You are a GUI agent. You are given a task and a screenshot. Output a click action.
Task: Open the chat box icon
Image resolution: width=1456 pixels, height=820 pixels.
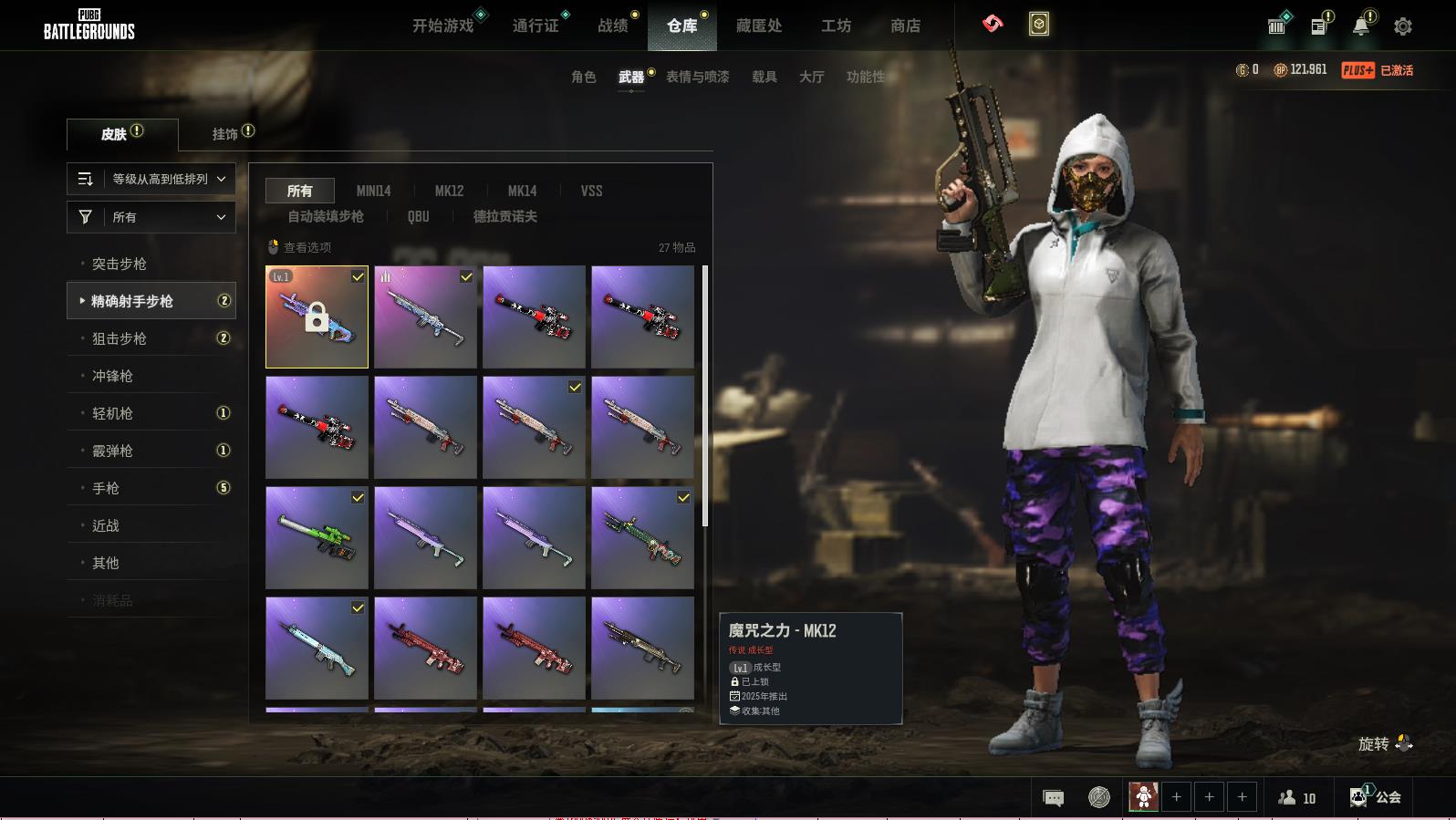1053,798
